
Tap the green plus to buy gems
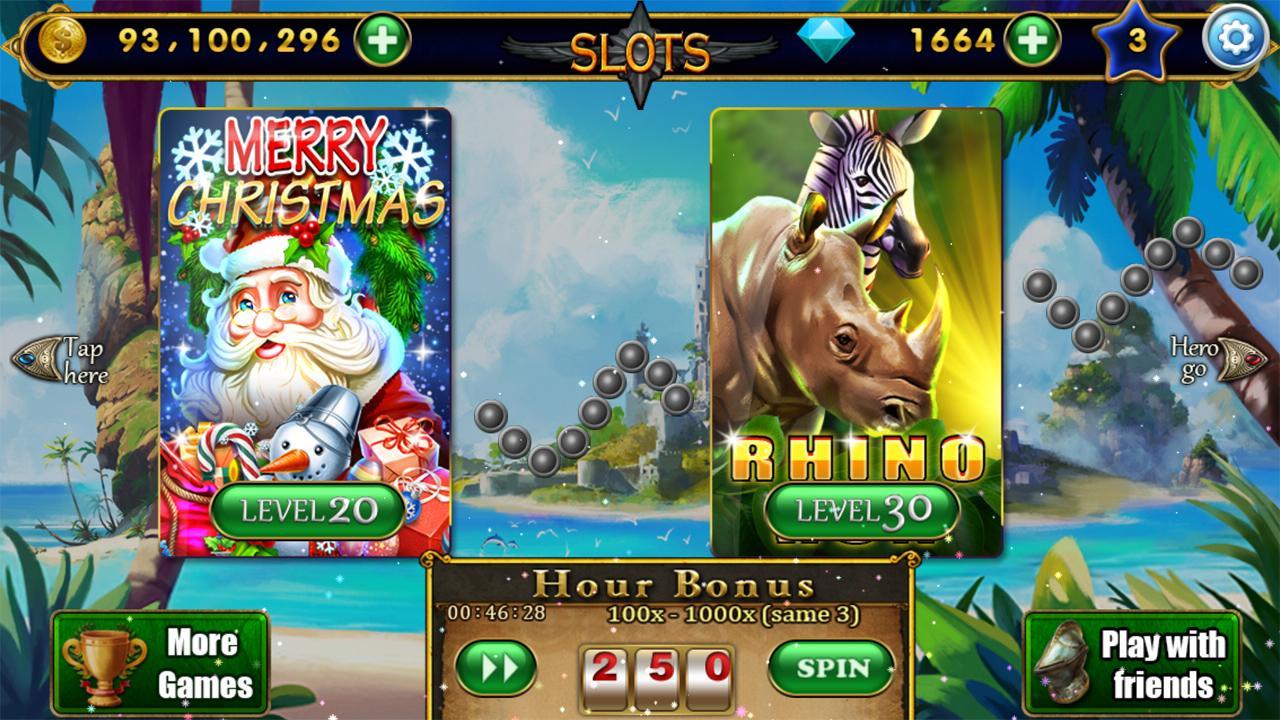(1032, 37)
